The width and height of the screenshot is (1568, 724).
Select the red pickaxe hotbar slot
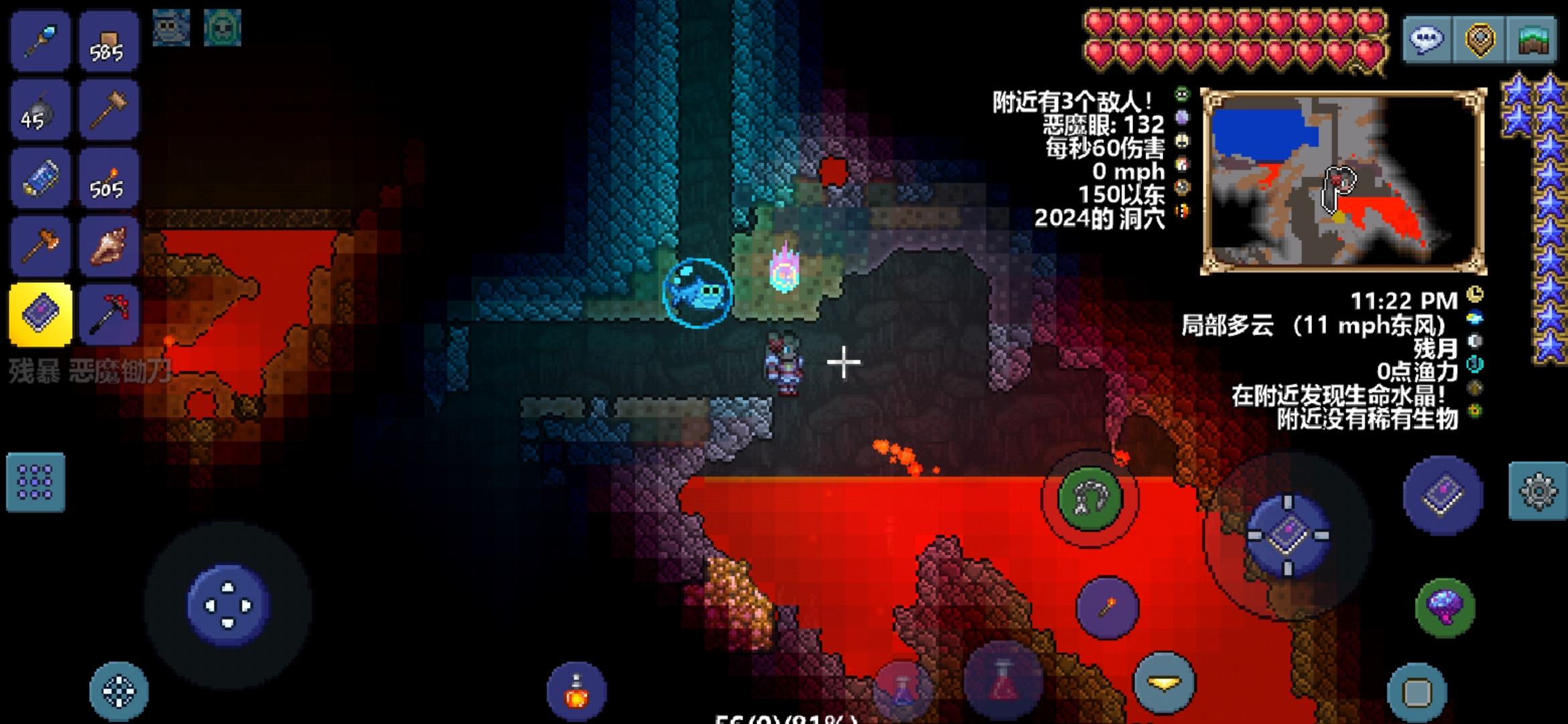(109, 314)
